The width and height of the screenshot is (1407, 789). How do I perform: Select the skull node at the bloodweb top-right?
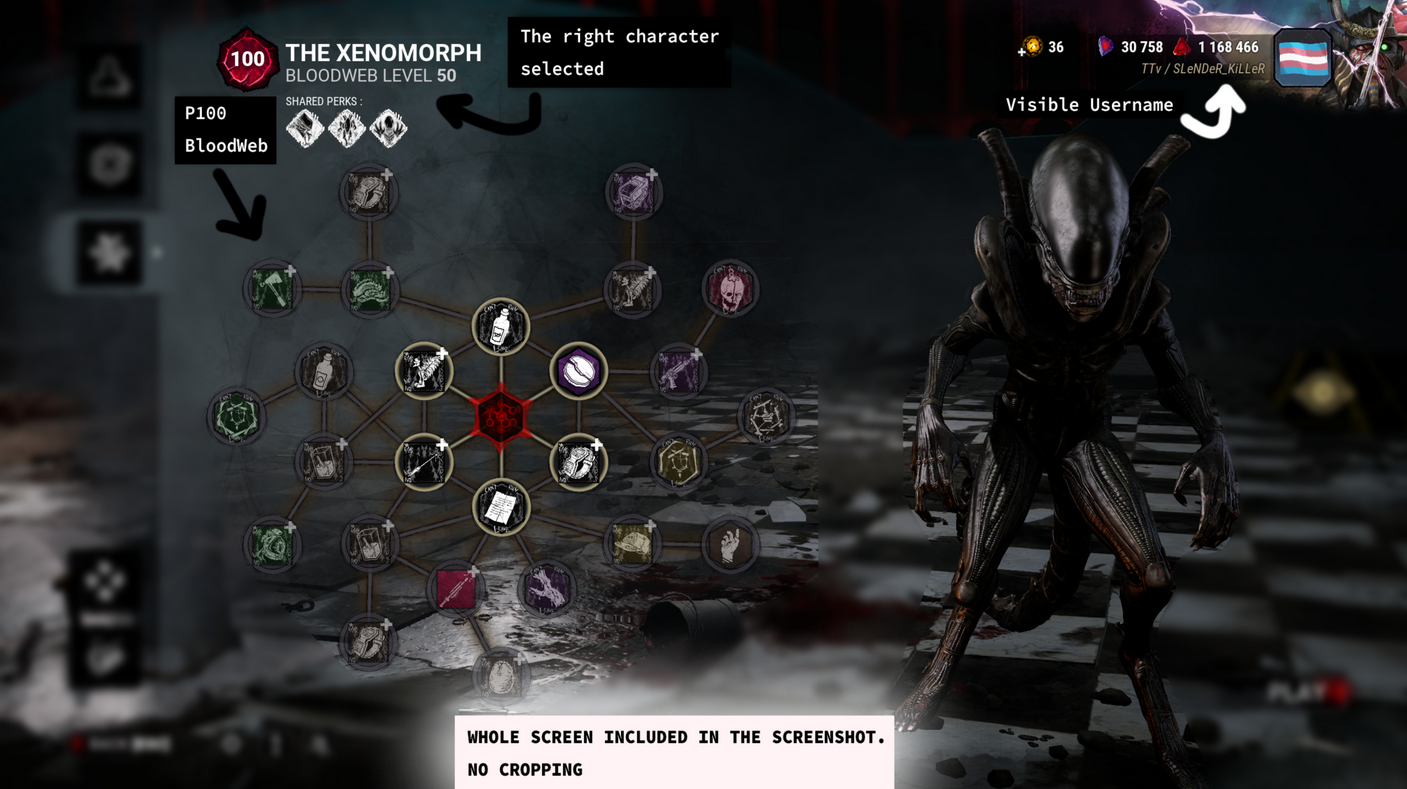(731, 288)
